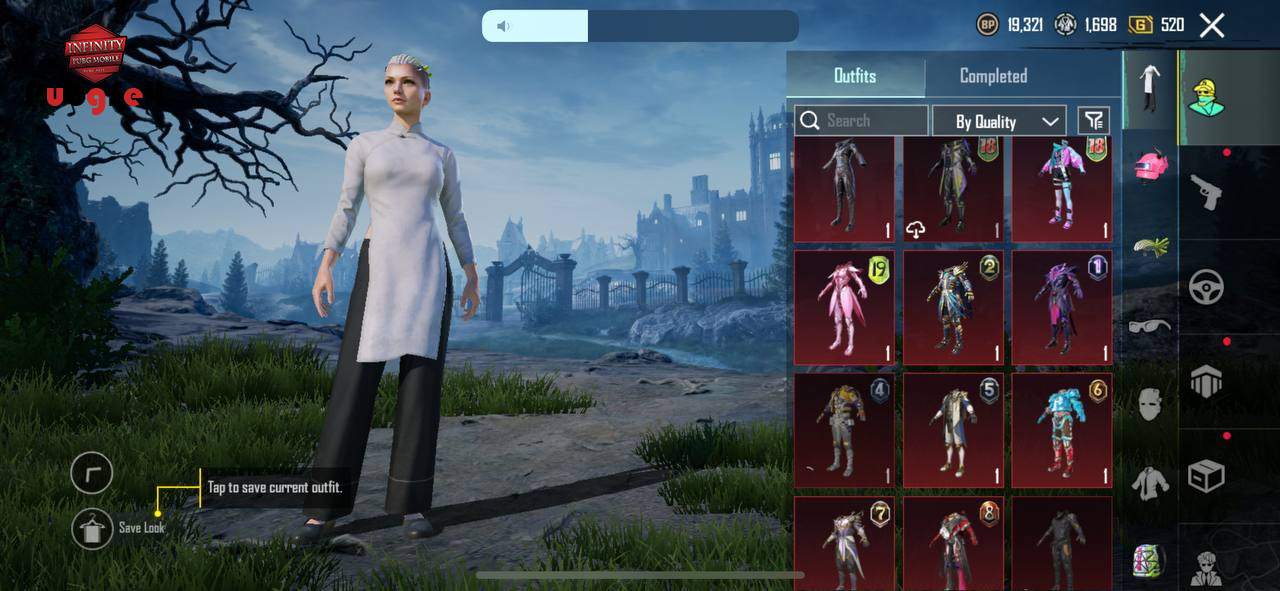Viewport: 1280px width, 591px height.
Task: Switch to the pistol weapons section
Action: point(1206,191)
